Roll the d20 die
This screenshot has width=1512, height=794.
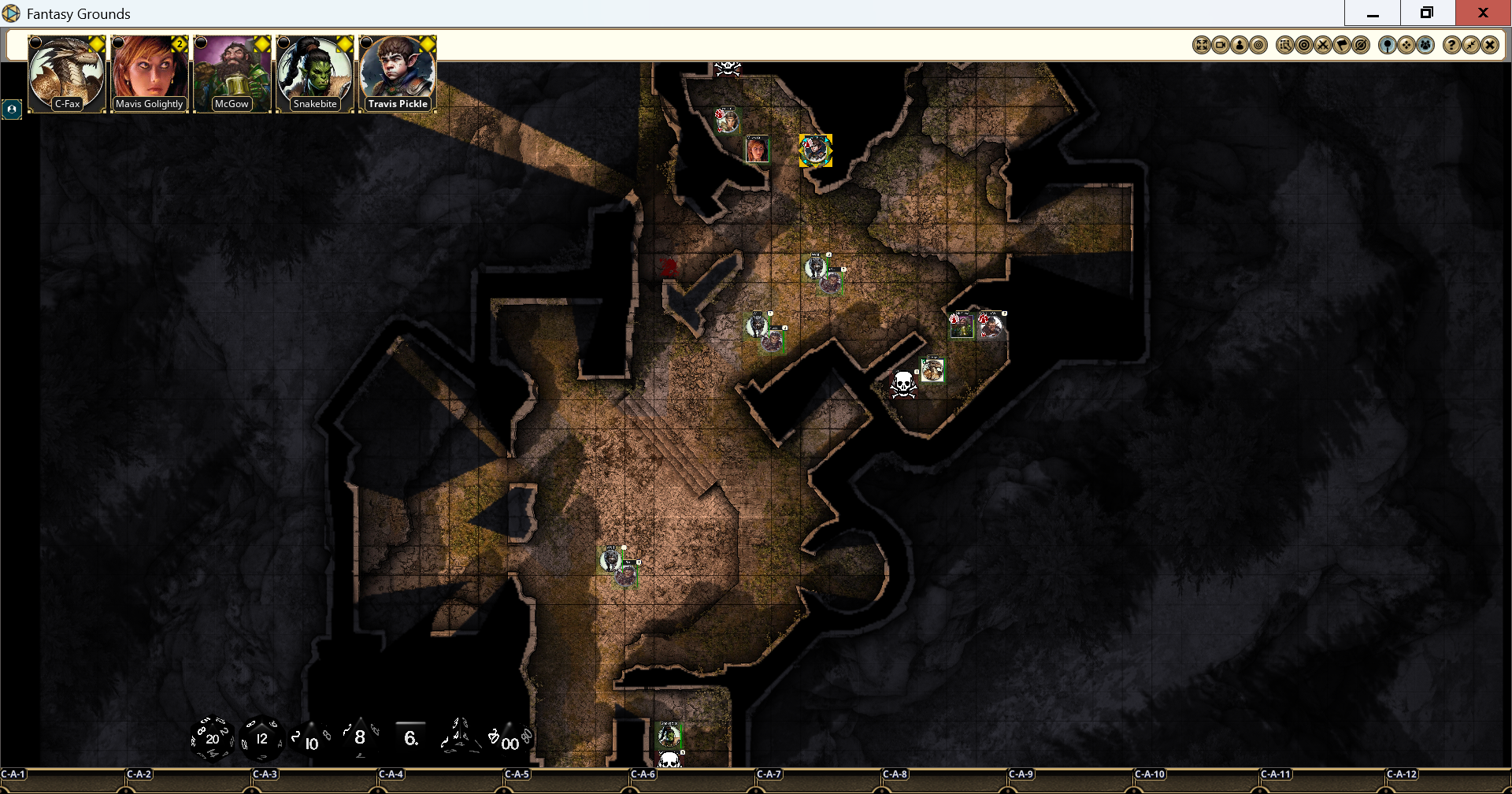pos(211,738)
